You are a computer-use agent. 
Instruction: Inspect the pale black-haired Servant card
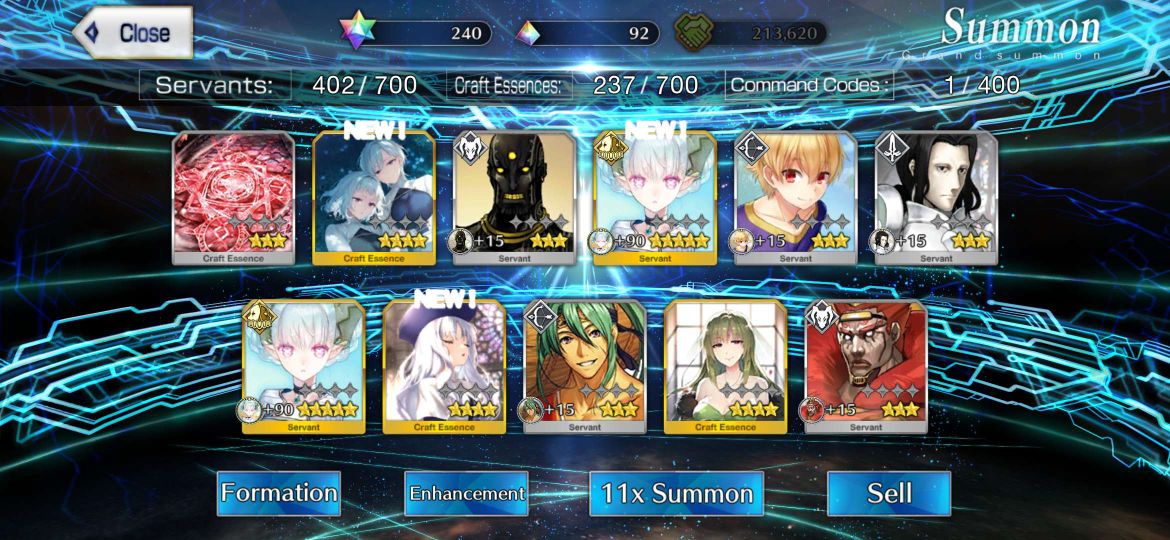tap(936, 197)
